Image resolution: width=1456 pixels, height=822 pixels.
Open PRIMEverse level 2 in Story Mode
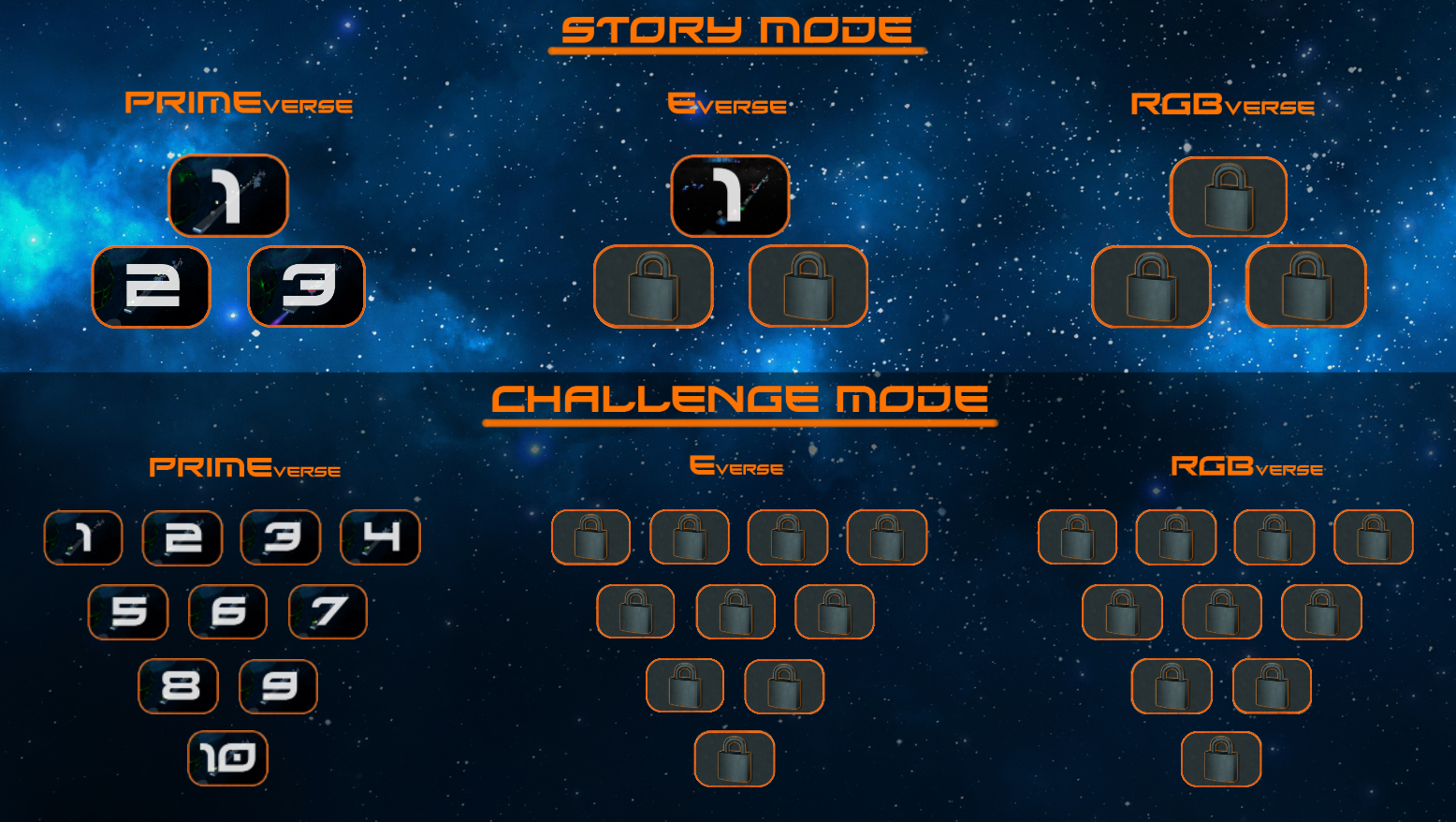151,286
